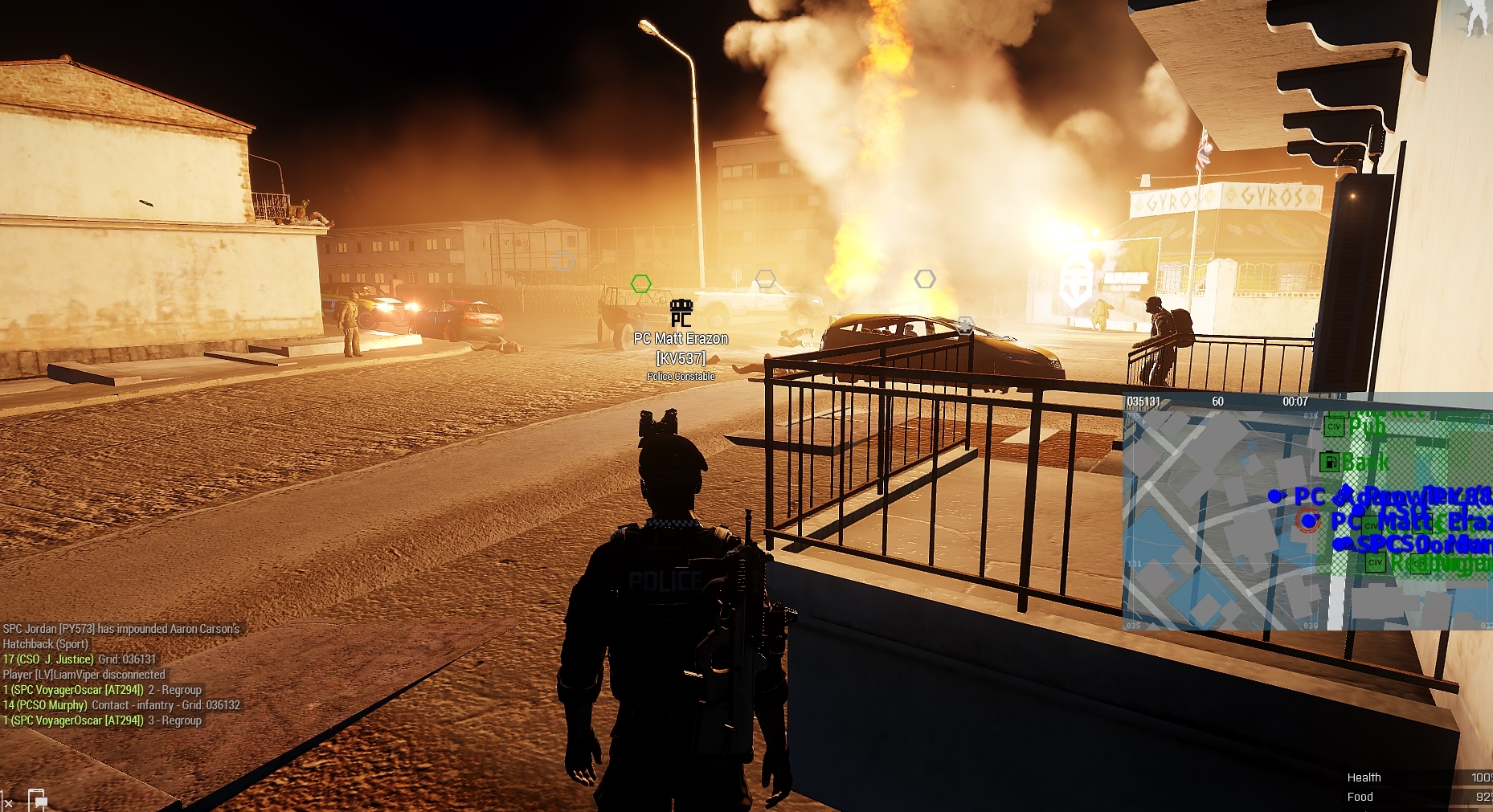Click the phone message icon
This screenshot has width=1493, height=812.
pyautogui.click(x=38, y=800)
